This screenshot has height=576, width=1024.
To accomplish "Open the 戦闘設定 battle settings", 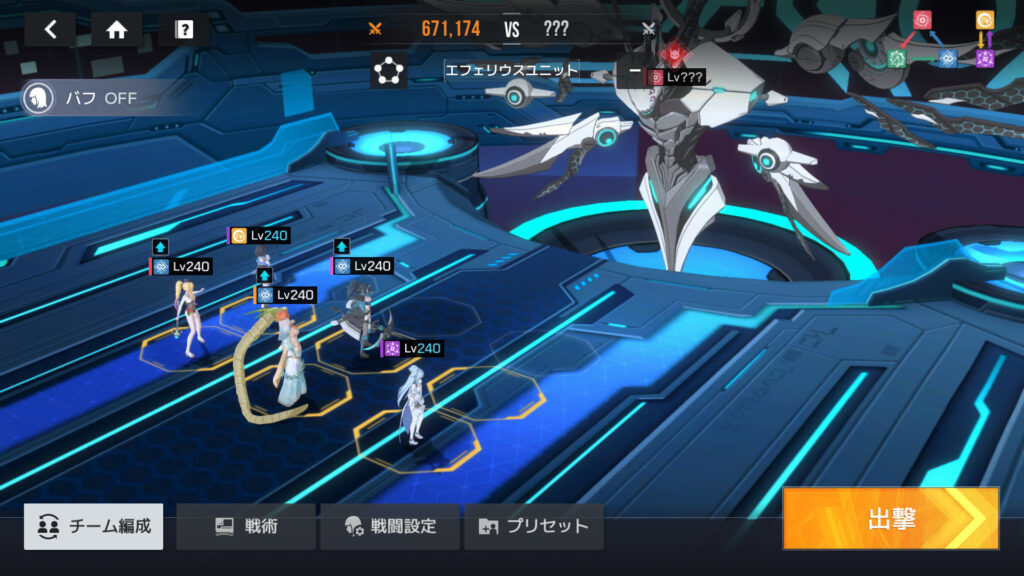I will pos(390,526).
